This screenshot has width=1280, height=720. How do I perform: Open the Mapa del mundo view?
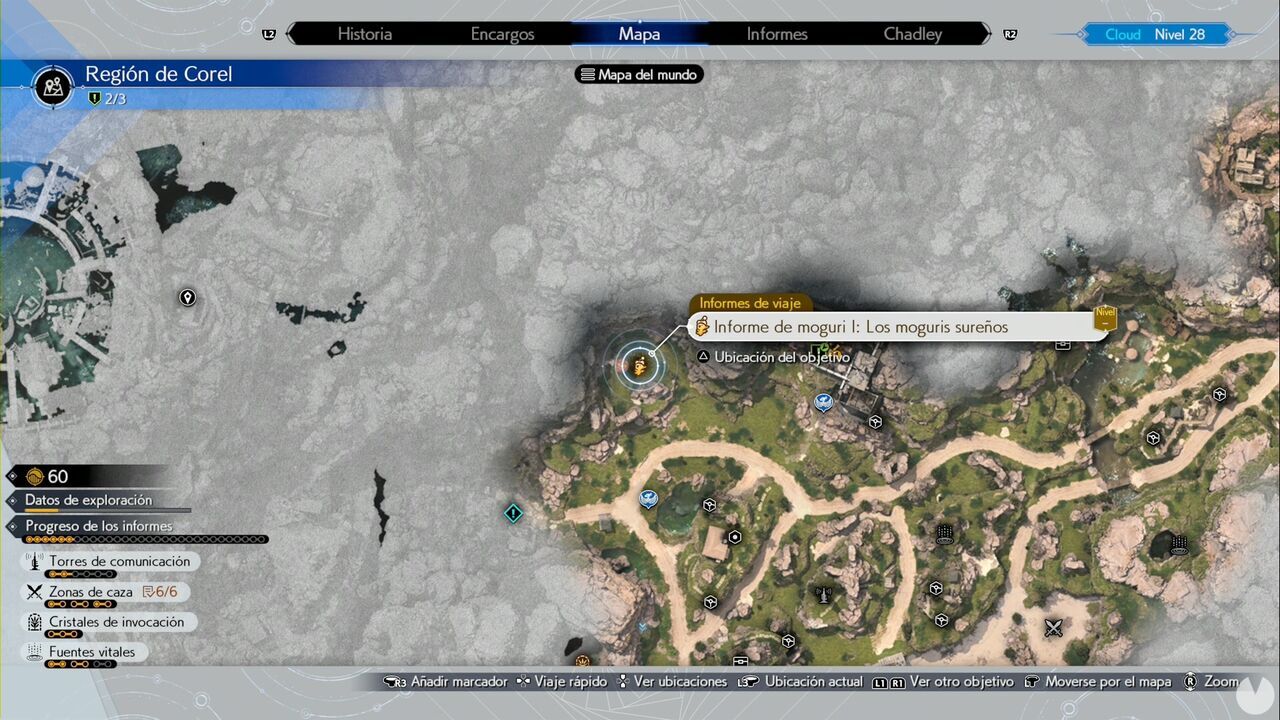638,73
